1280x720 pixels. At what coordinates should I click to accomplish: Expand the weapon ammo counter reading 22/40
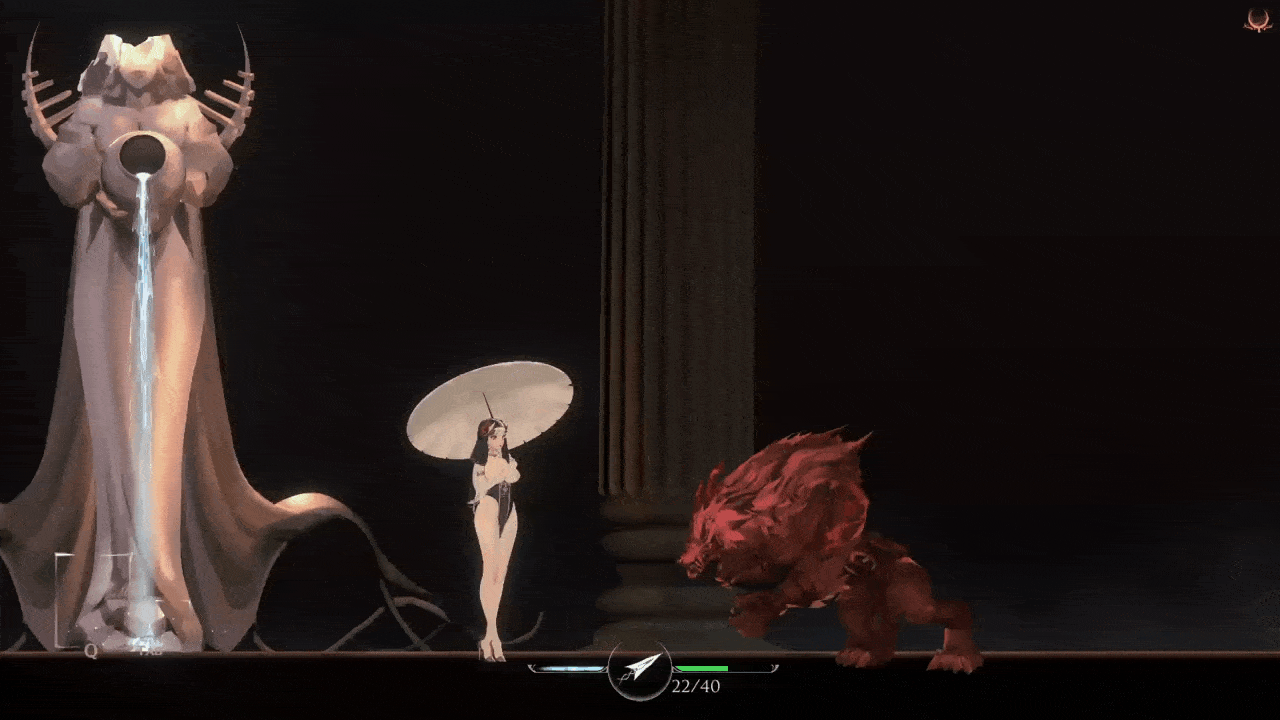coord(695,686)
